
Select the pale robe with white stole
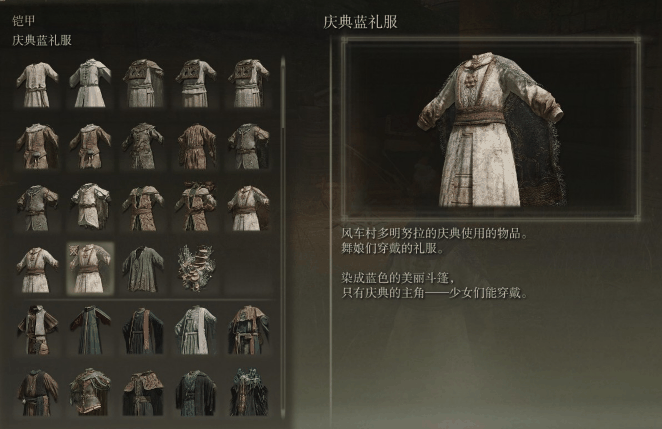(194, 330)
